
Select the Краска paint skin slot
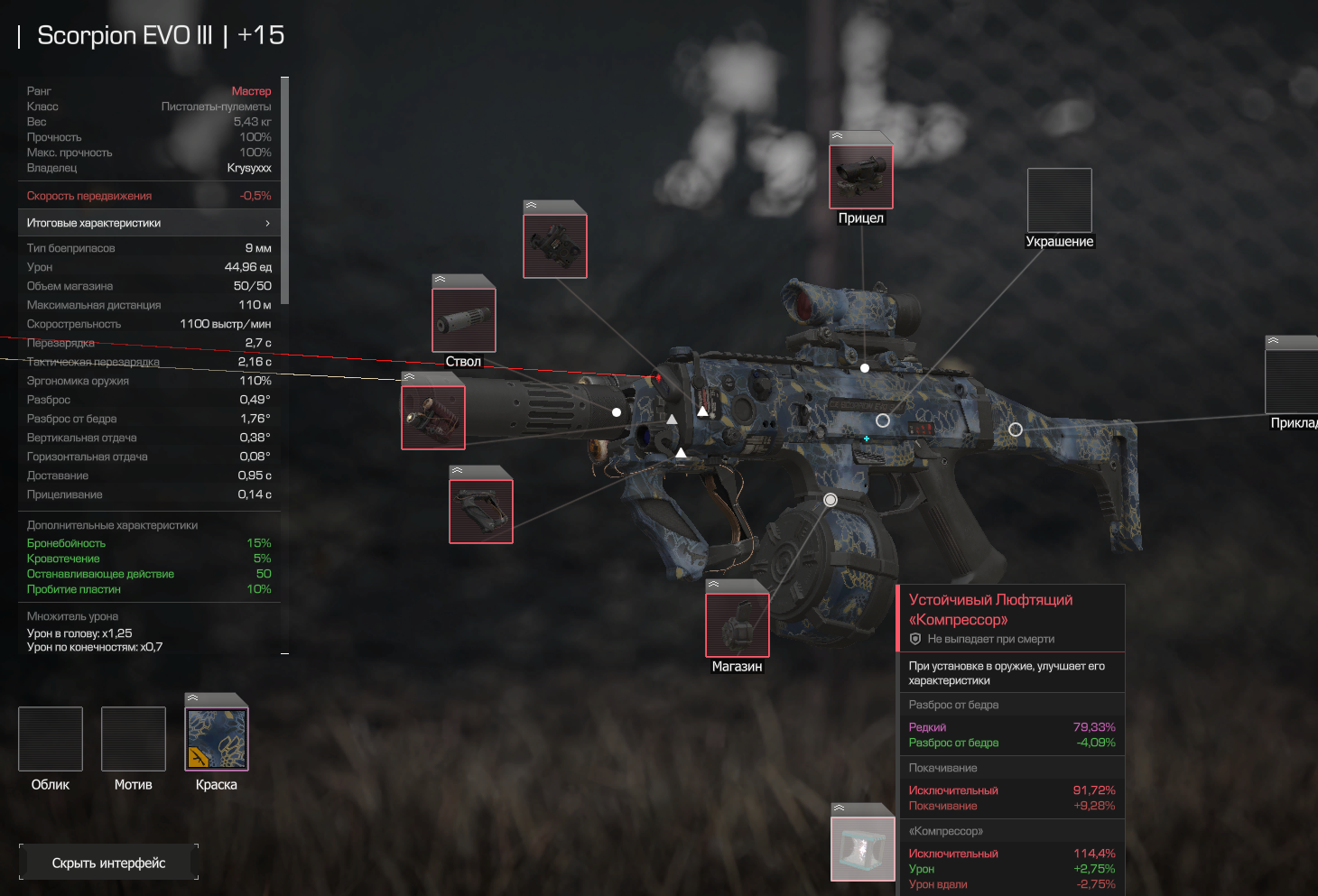[217, 739]
